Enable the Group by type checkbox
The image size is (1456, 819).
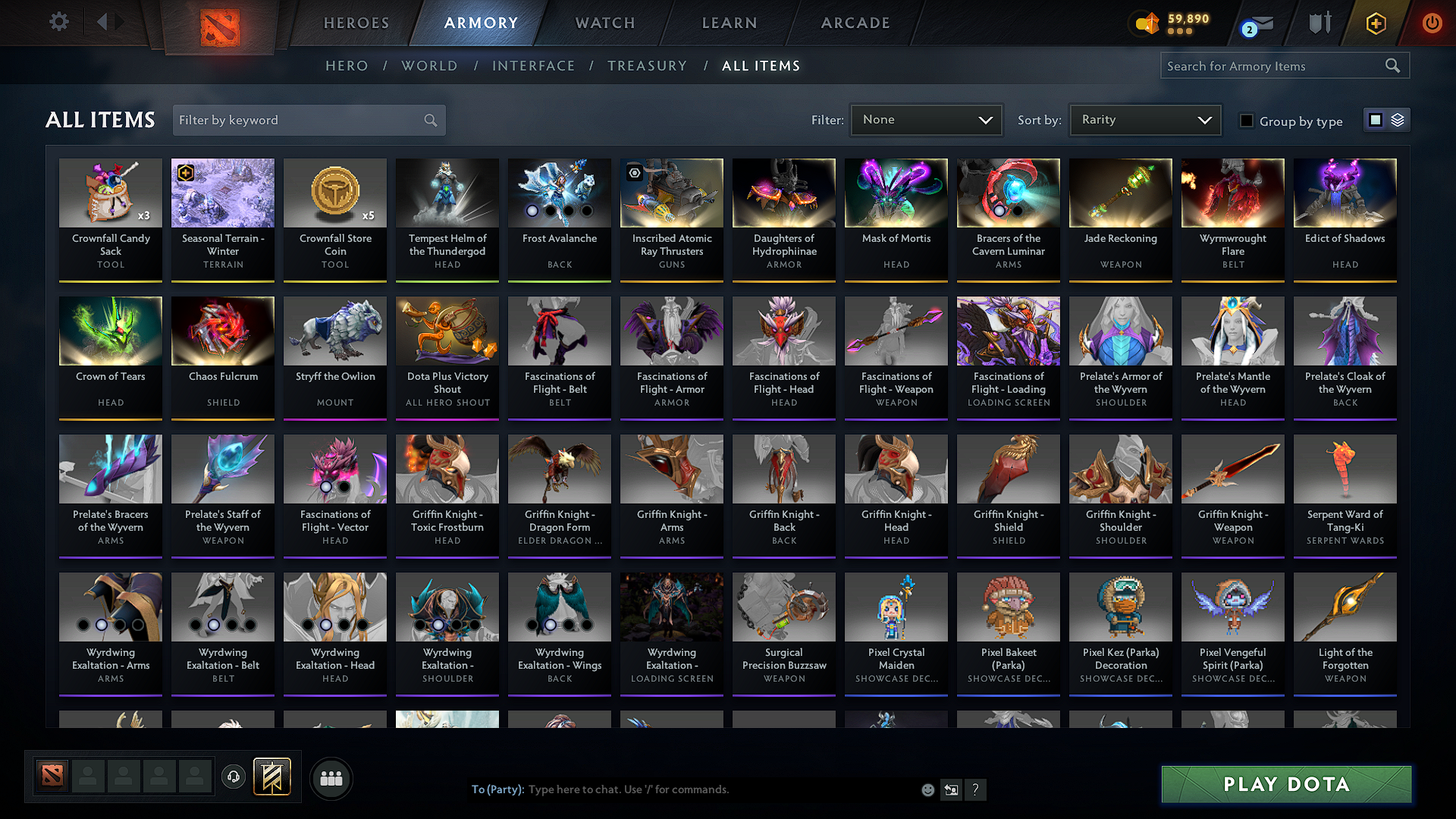click(x=1247, y=121)
